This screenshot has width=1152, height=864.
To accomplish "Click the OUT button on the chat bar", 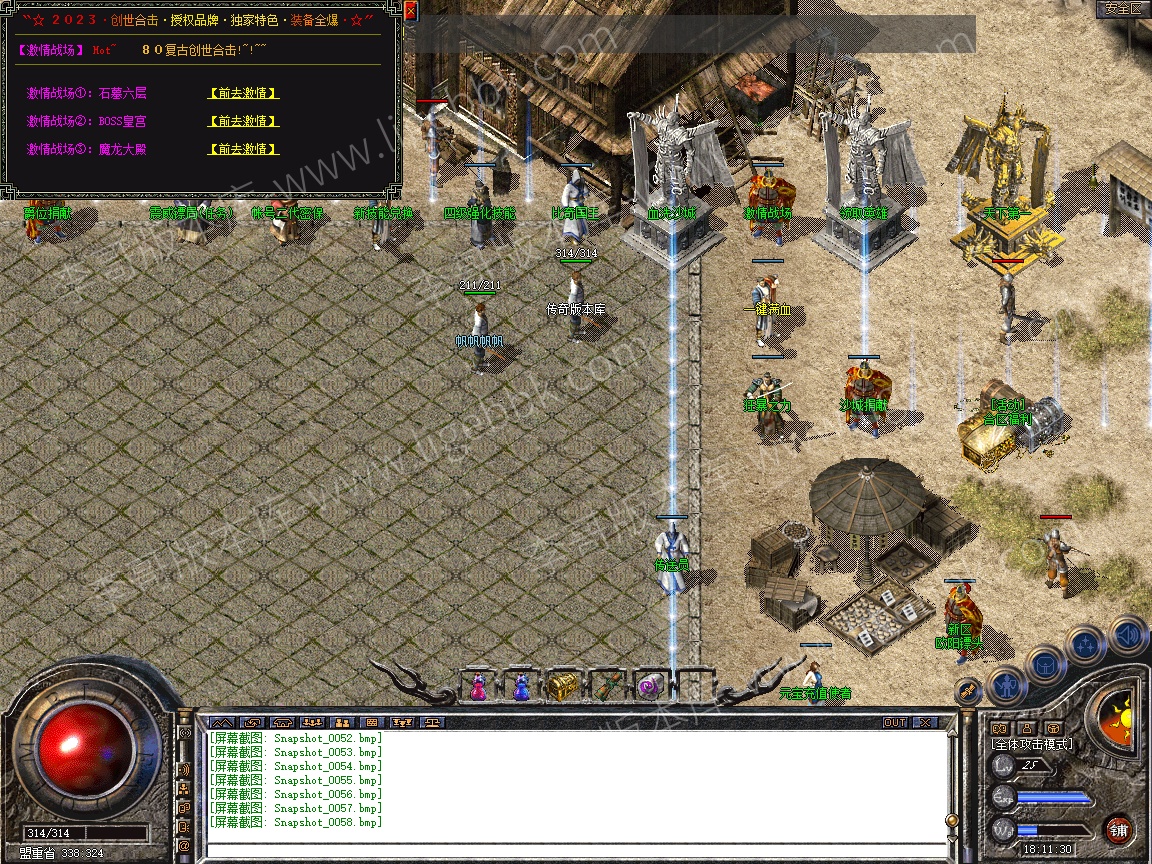I will pyautogui.click(x=894, y=722).
